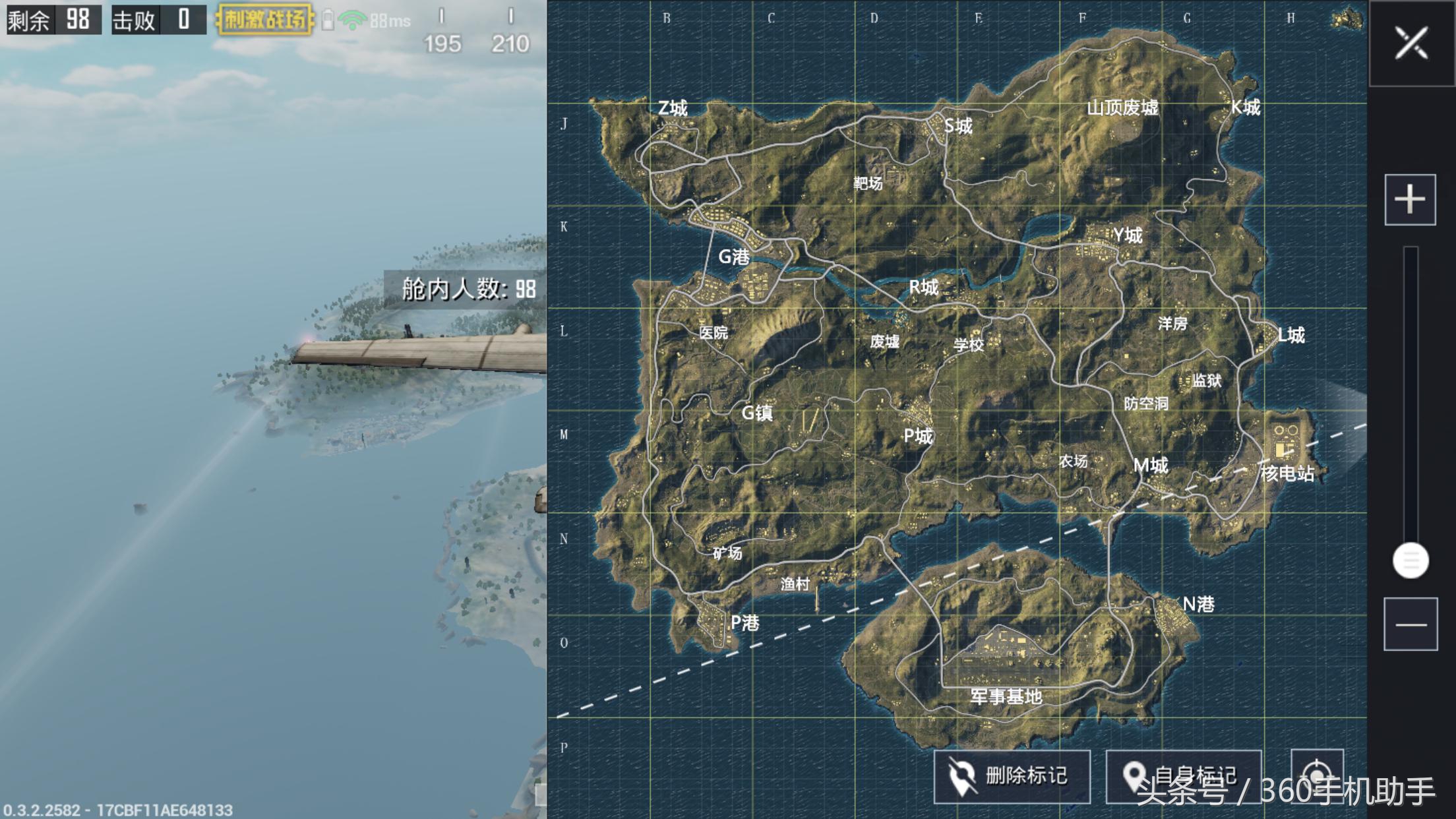The height and width of the screenshot is (819, 1456).
Task: Mark 山顶废墟 on the map
Action: tap(1122, 107)
